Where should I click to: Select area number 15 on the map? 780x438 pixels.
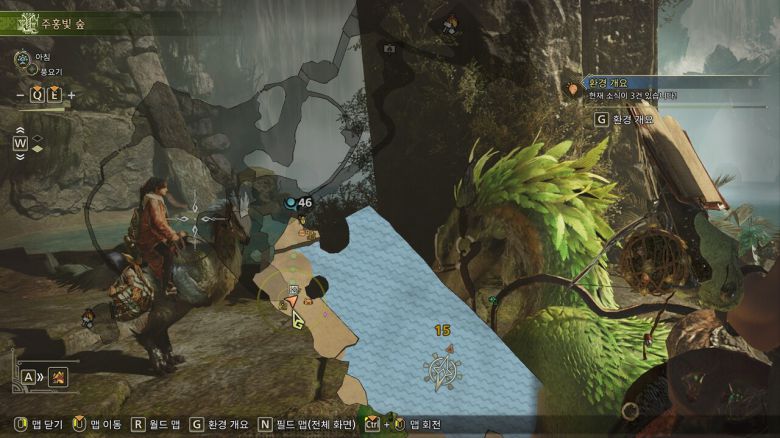442,330
